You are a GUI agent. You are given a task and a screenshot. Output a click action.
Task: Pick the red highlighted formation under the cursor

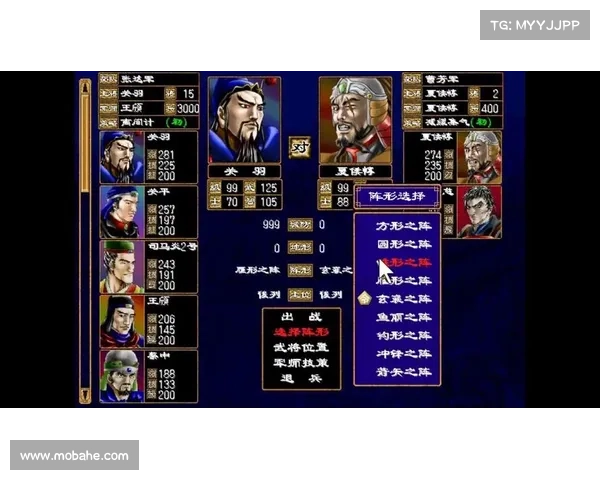click(404, 262)
